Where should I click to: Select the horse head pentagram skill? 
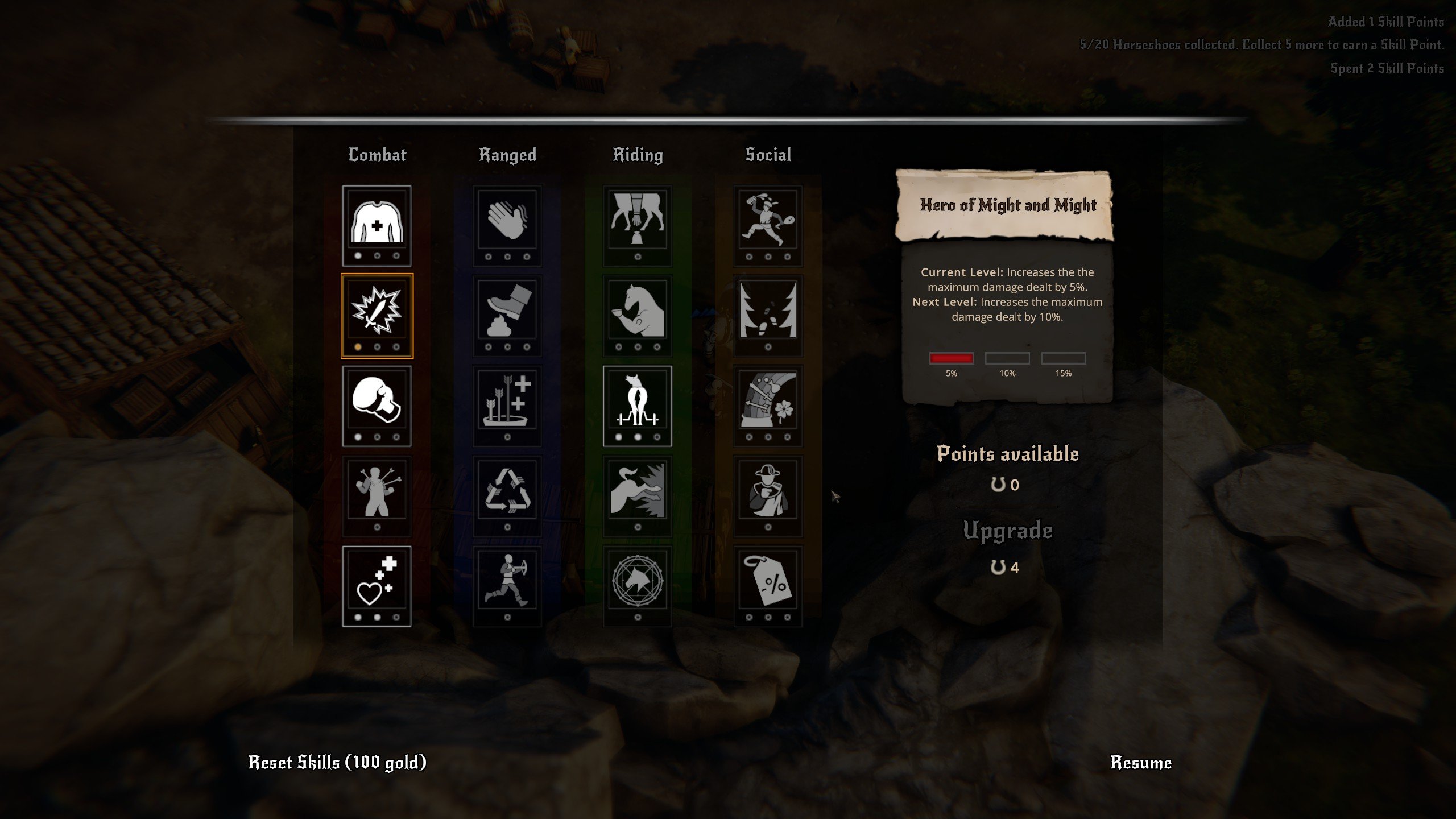[638, 581]
